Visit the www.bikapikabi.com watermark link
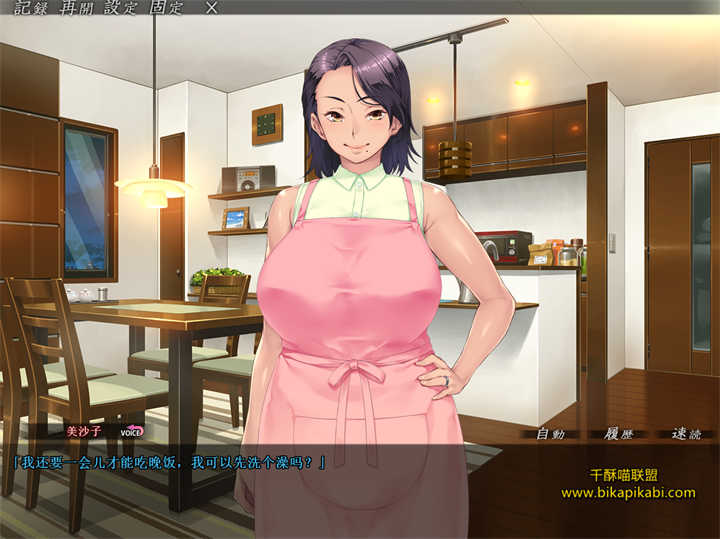 (627, 493)
